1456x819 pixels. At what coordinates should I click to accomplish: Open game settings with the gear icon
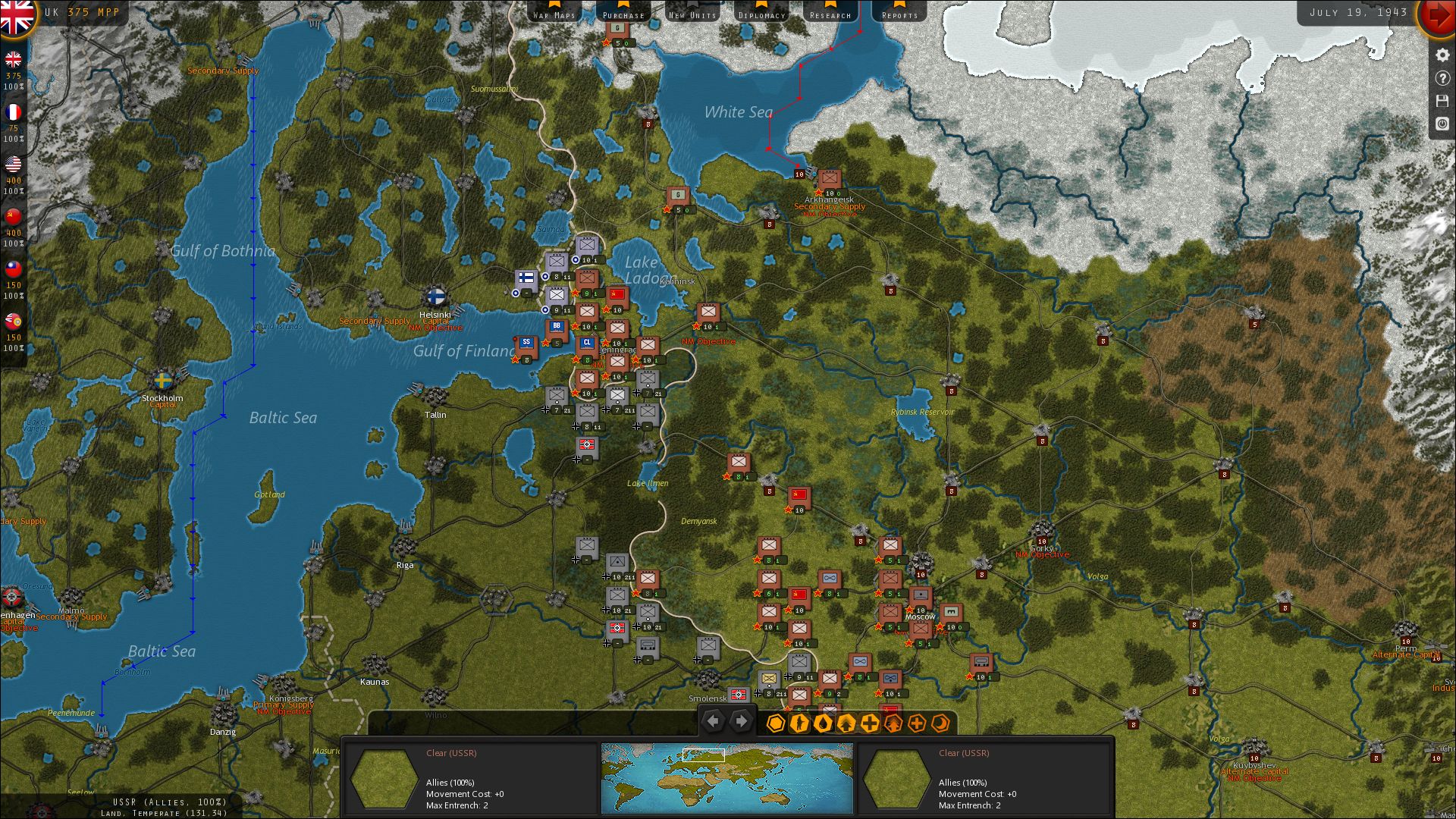pyautogui.click(x=1442, y=55)
